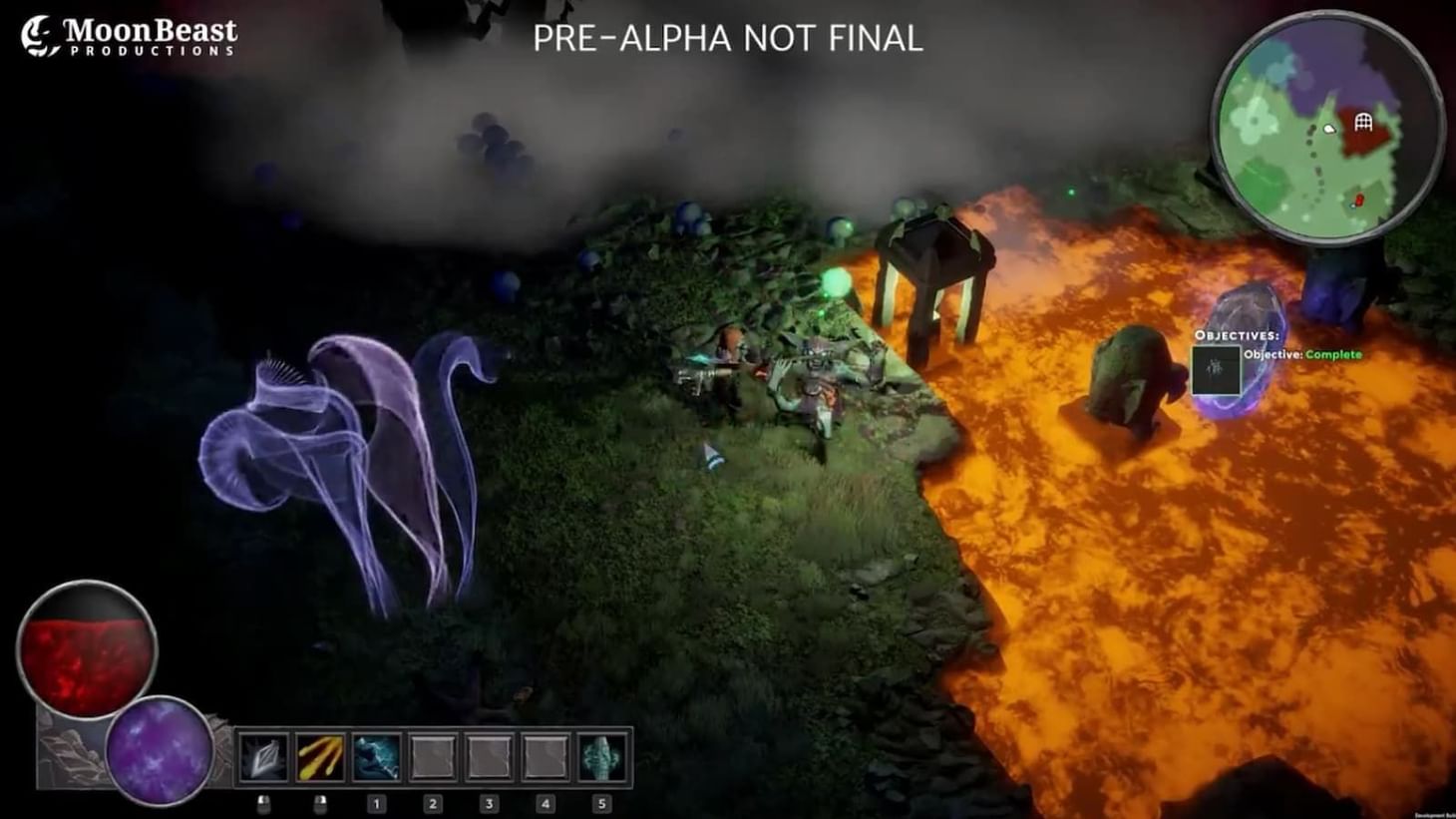This screenshot has height=819, width=1456.
Task: Open empty hotbar slot 3
Action: click(x=490, y=756)
